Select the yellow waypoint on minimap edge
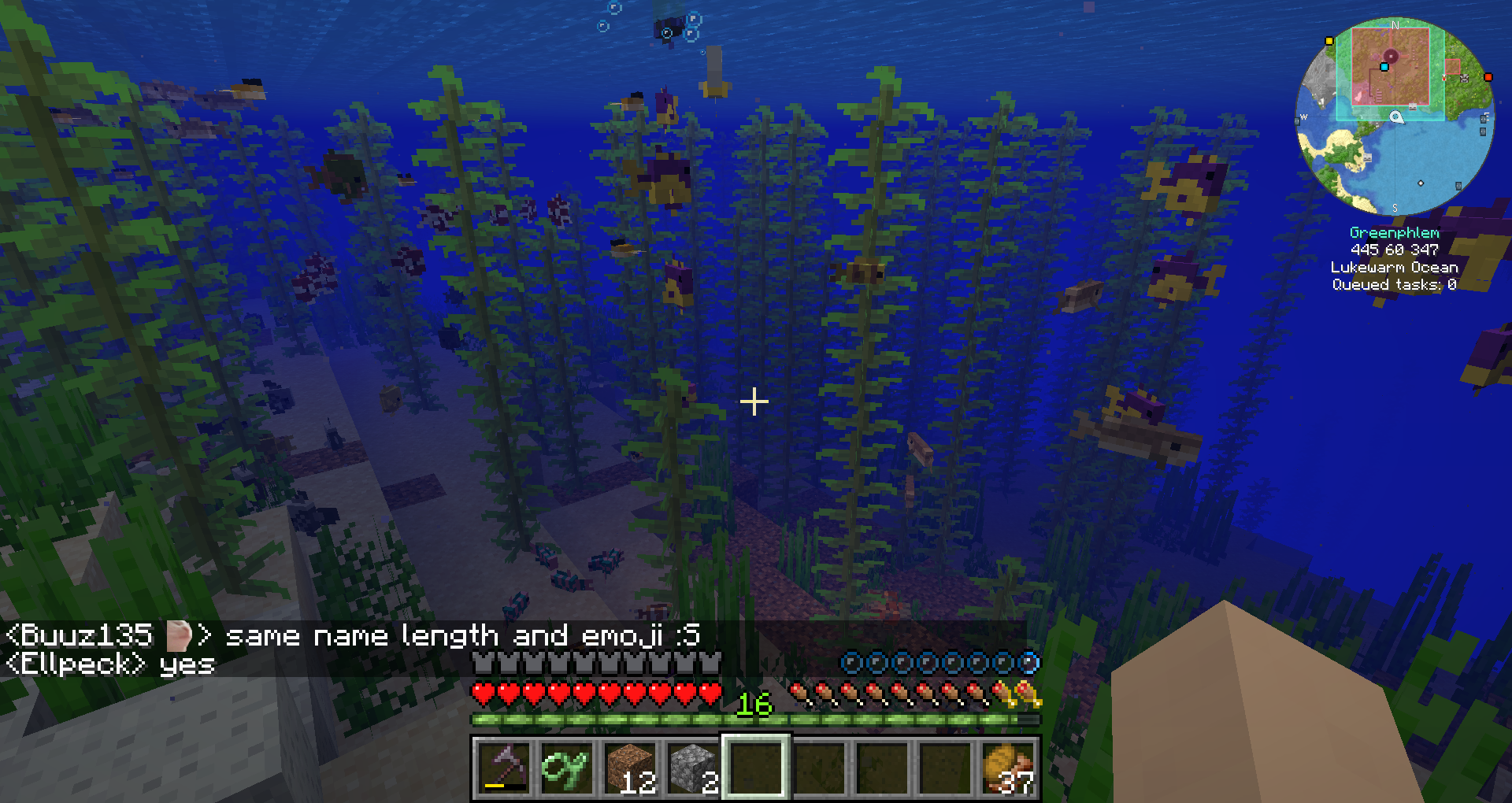The image size is (1512, 803). (x=1329, y=41)
